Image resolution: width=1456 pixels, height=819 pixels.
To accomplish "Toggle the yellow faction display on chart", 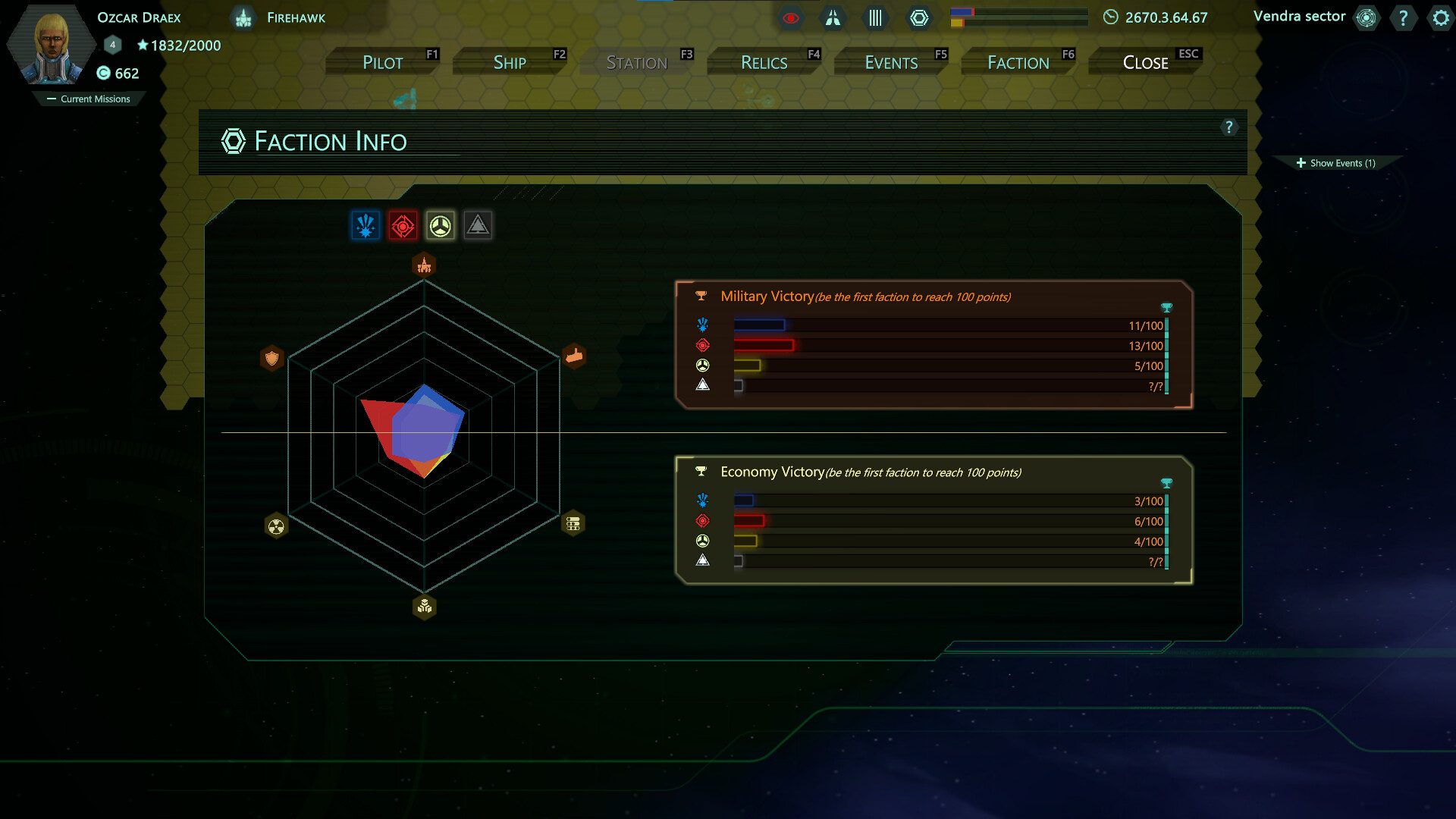I will 441,225.
